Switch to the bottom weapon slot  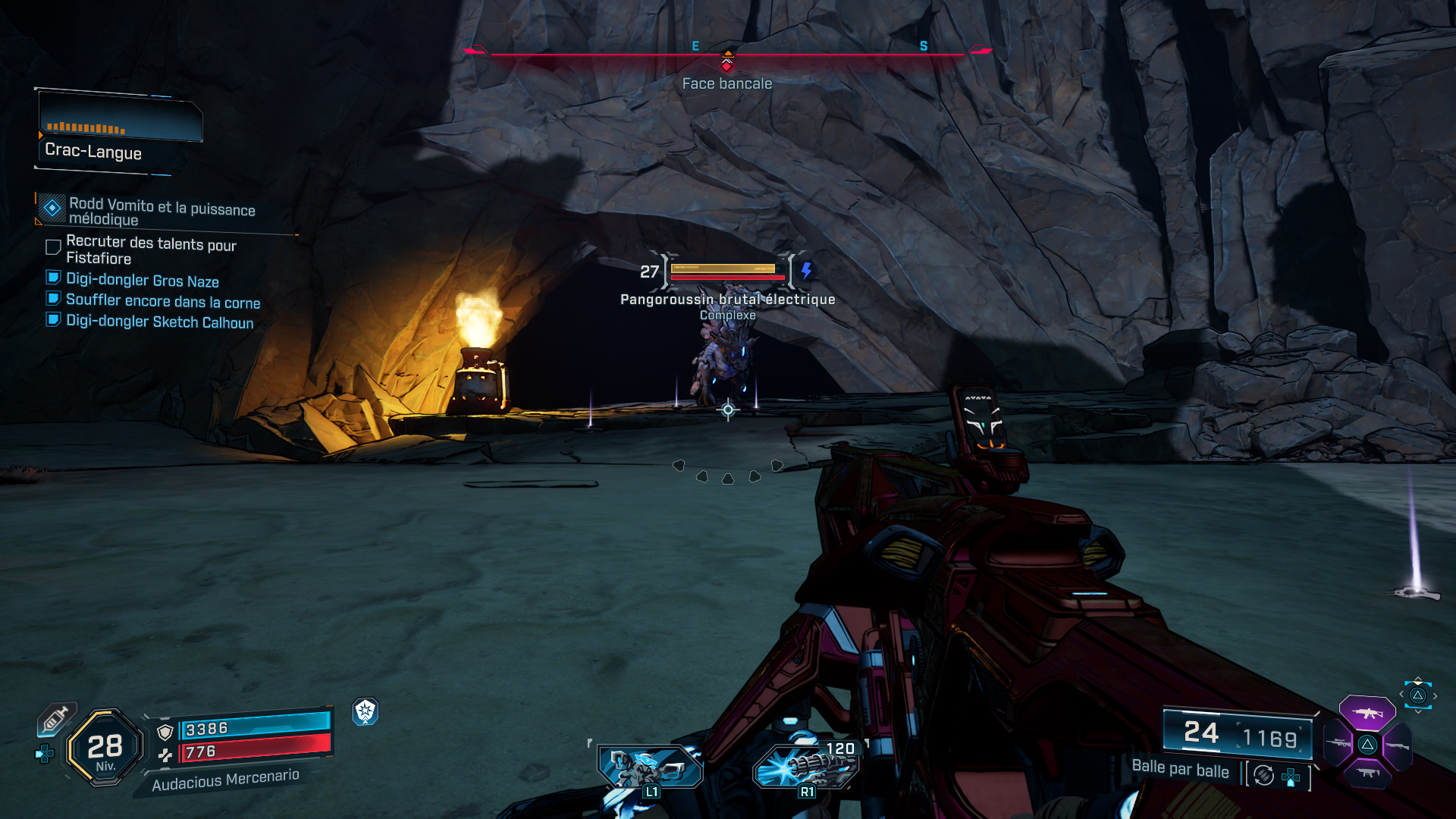pyautogui.click(x=1368, y=773)
